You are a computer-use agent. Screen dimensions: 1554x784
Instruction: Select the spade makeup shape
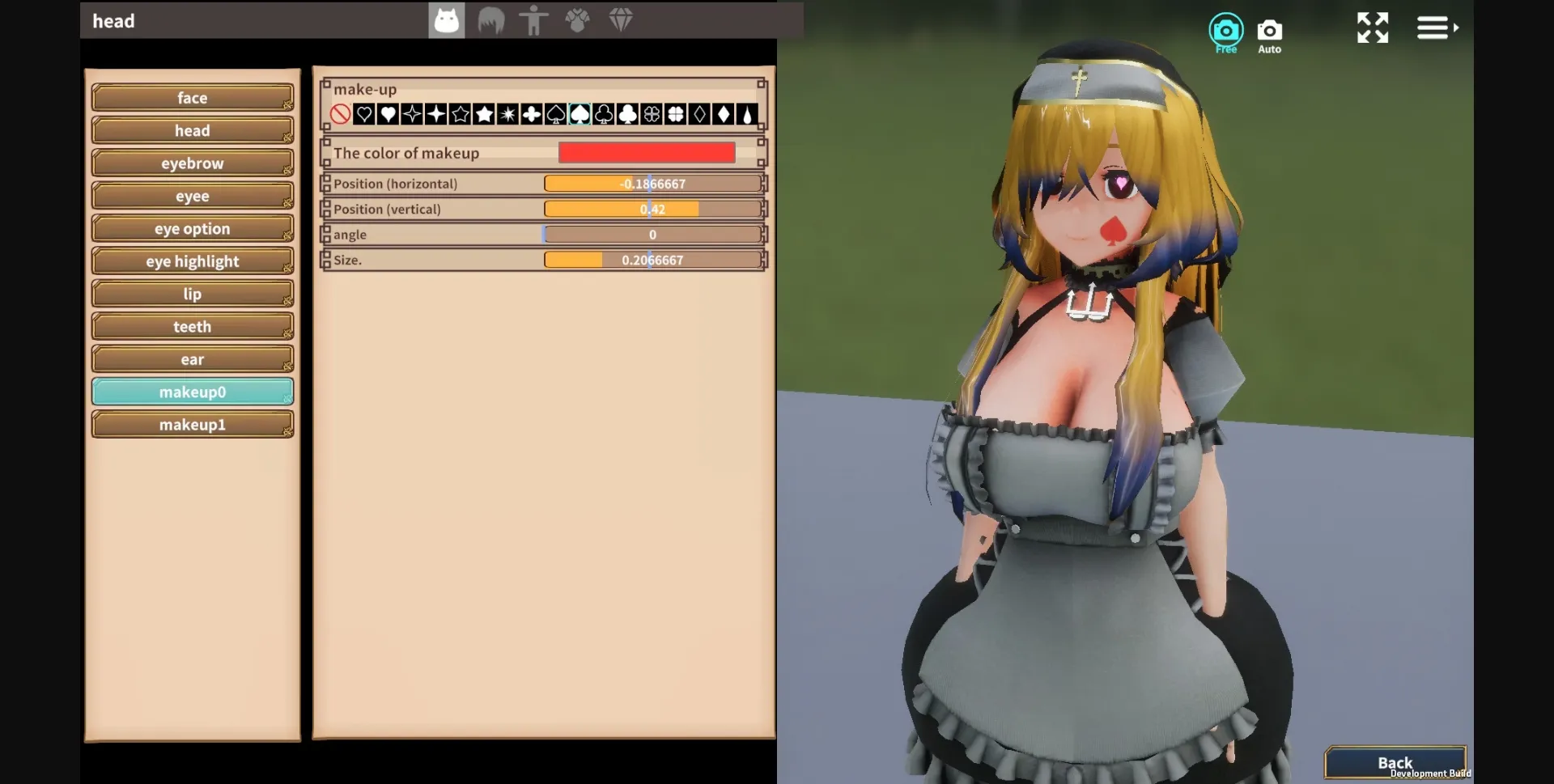(x=580, y=114)
